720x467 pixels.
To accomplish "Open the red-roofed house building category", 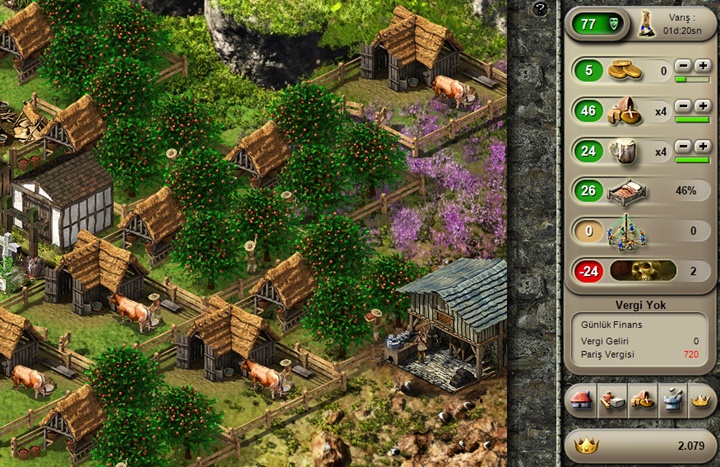I will (580, 402).
